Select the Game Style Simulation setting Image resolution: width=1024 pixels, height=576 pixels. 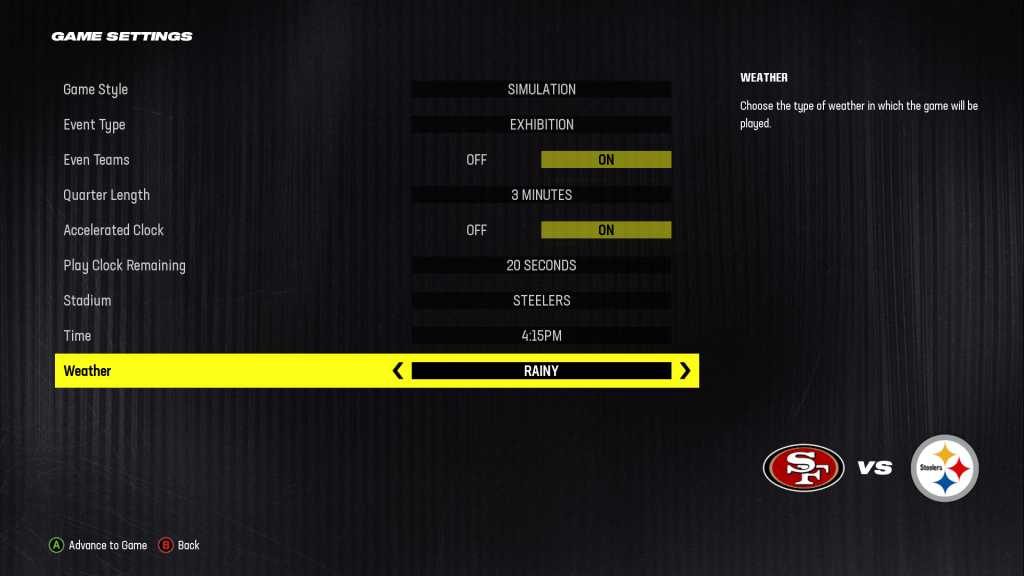click(x=541, y=90)
